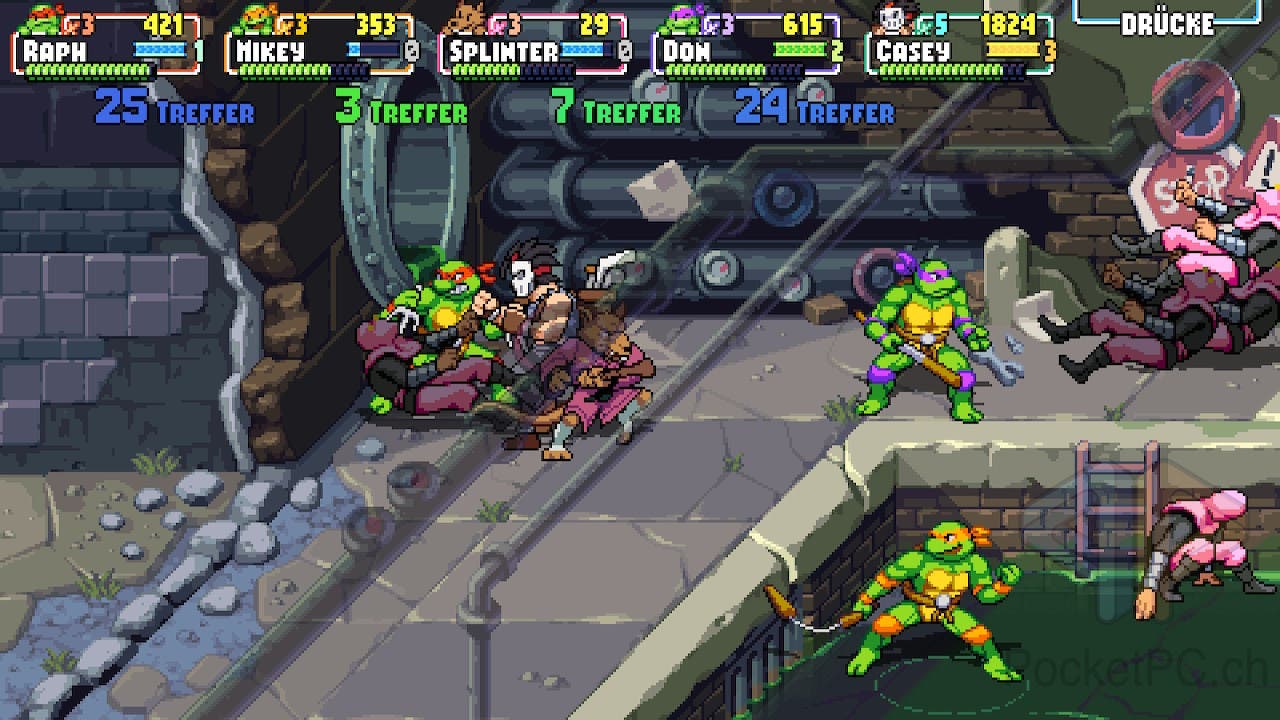Click Don's purple-masked portrait icon
Image resolution: width=1280 pixels, height=720 pixels.
point(683,18)
